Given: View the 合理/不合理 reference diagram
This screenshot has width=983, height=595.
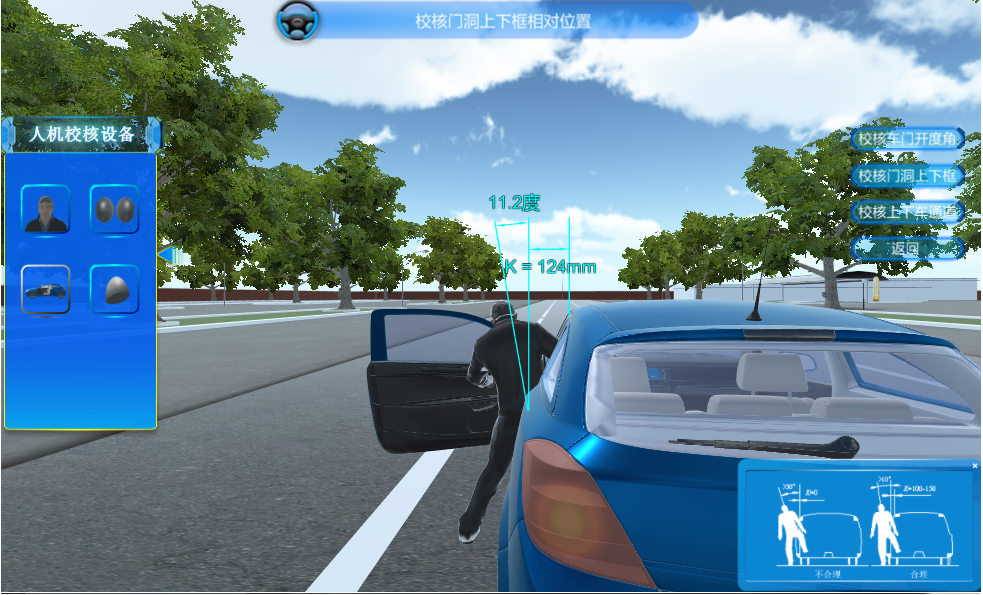Looking at the screenshot, I should coord(858,525).
